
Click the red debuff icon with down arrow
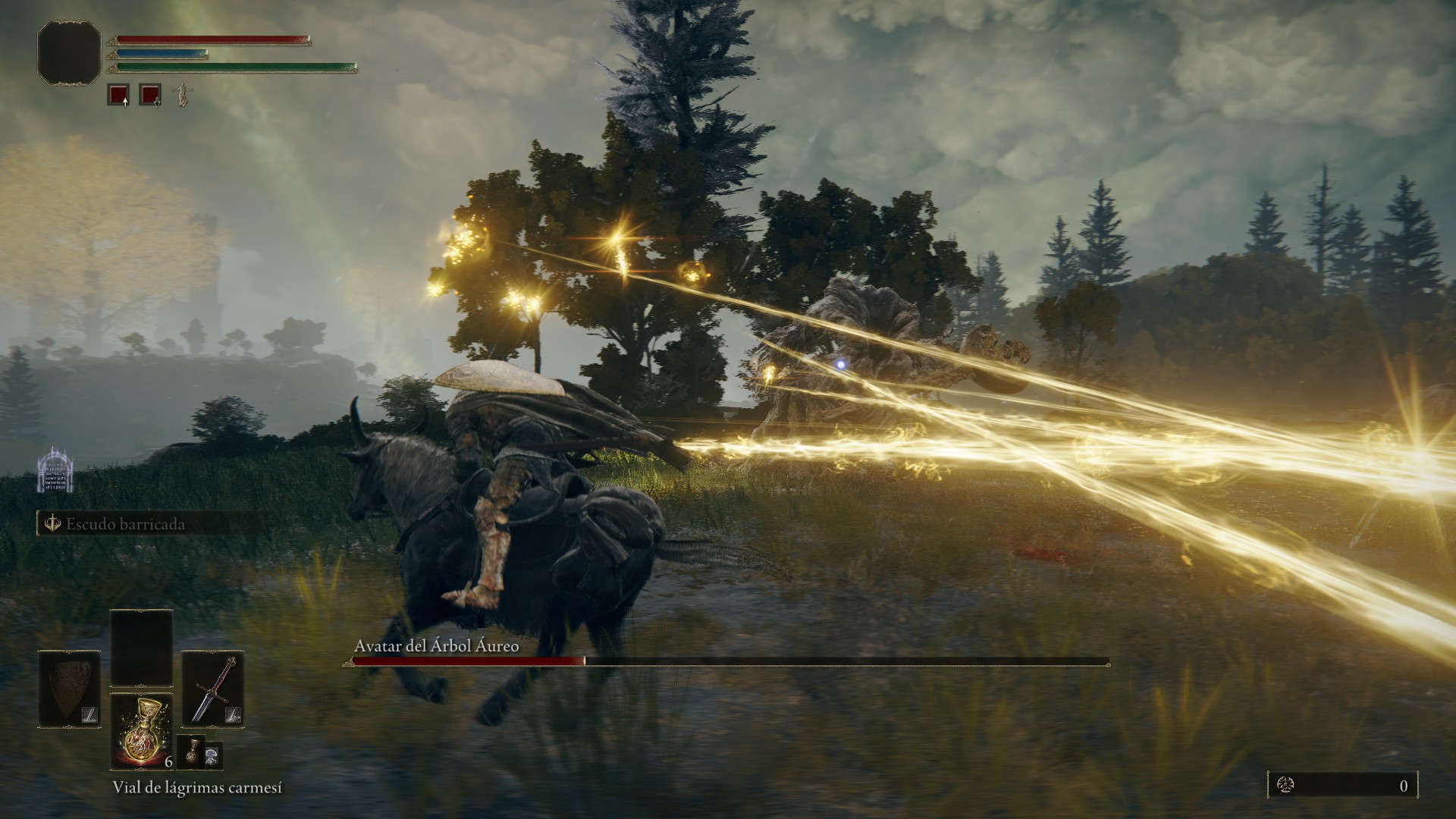pyautogui.click(x=150, y=95)
